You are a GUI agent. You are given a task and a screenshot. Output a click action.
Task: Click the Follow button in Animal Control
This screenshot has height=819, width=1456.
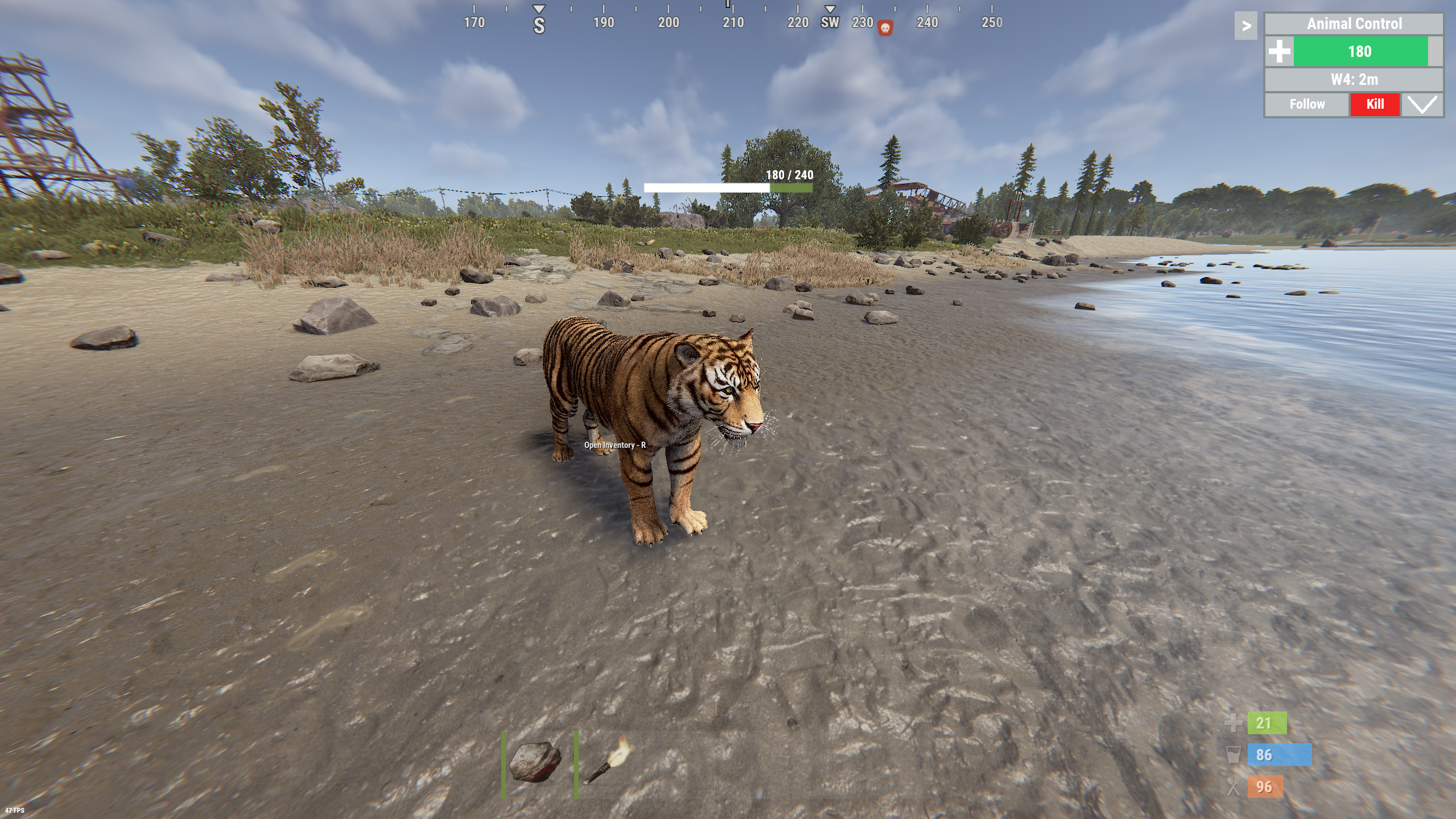coord(1307,104)
